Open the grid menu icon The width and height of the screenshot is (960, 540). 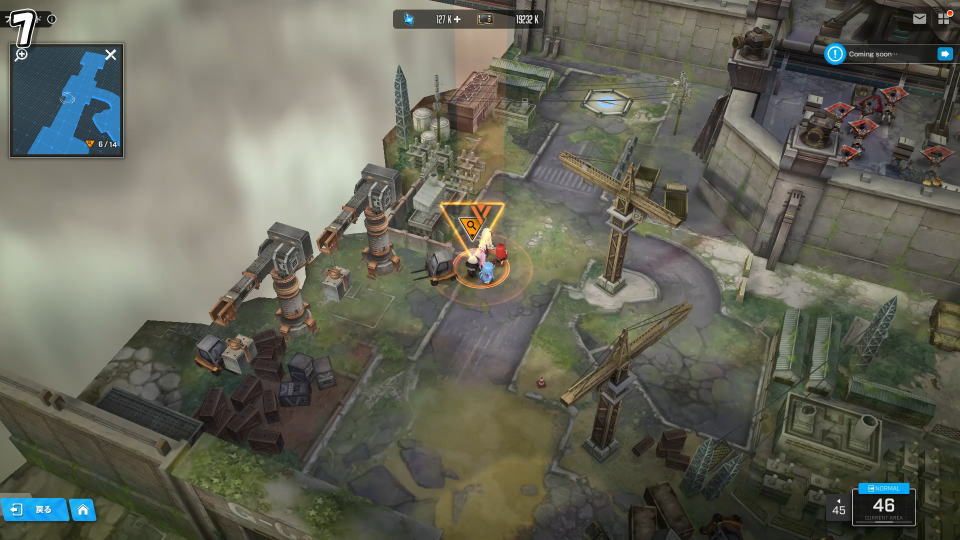(x=943, y=19)
